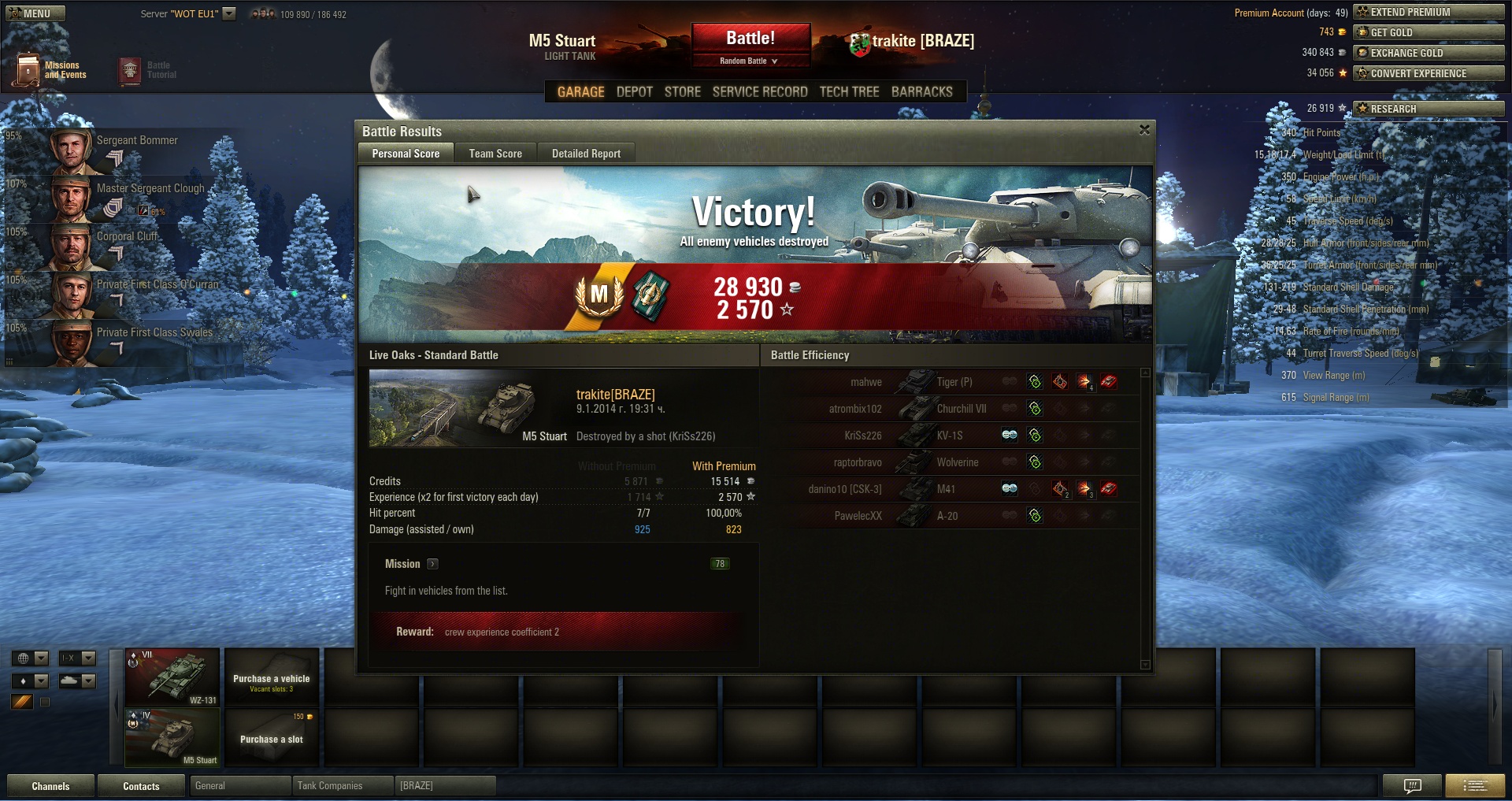Open the STORE section
Viewport: 1512px width, 801px height.
(682, 91)
